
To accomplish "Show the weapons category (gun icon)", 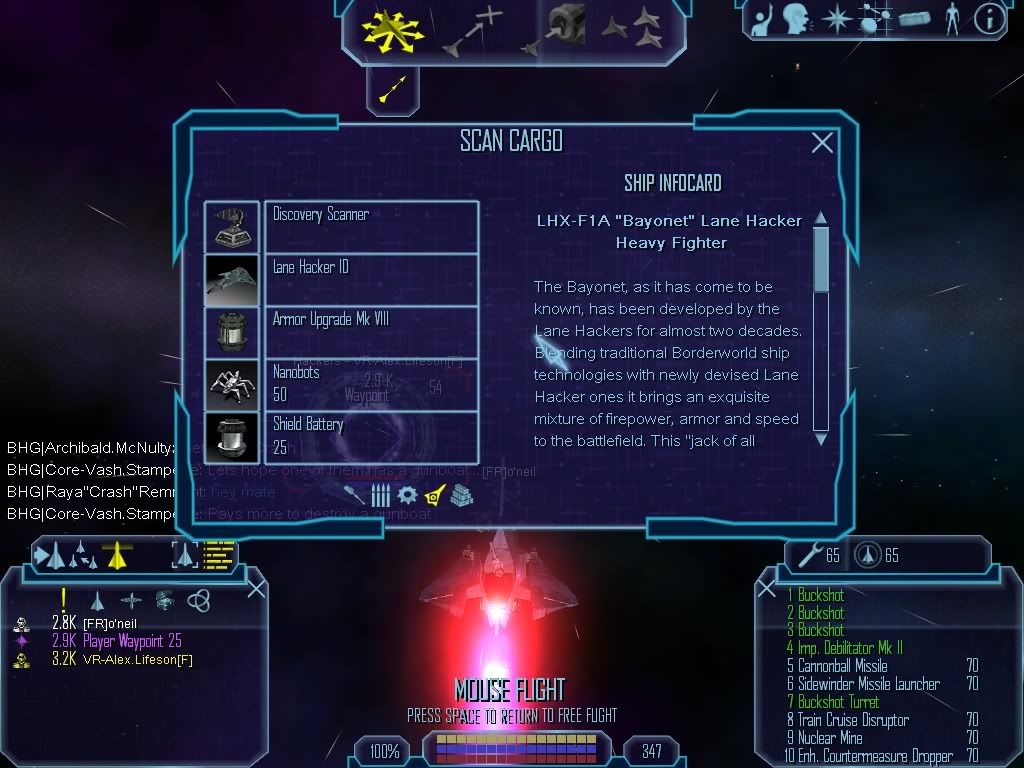I will click(x=354, y=494).
